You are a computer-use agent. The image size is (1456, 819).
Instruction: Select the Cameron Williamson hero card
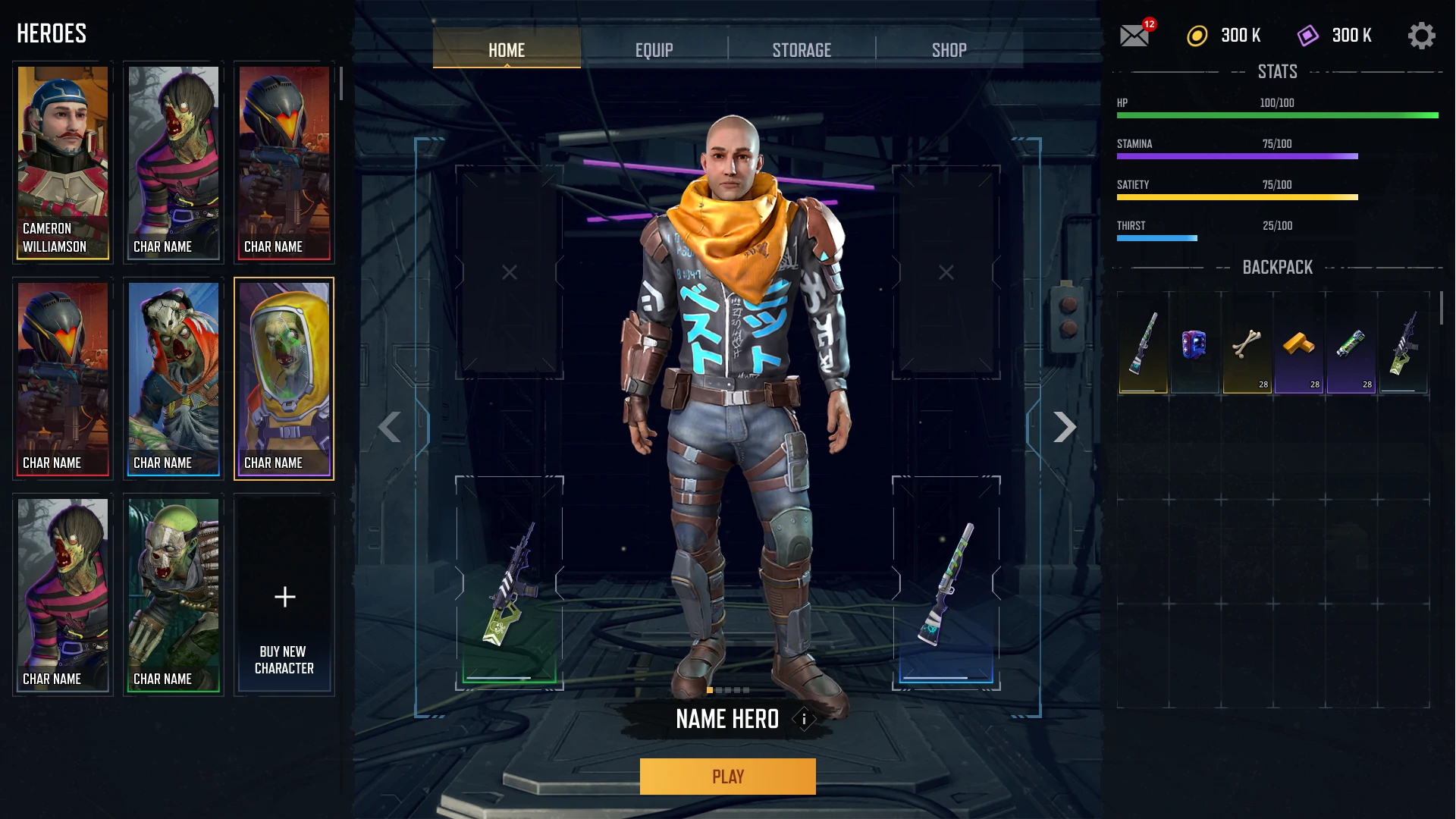pos(63,162)
